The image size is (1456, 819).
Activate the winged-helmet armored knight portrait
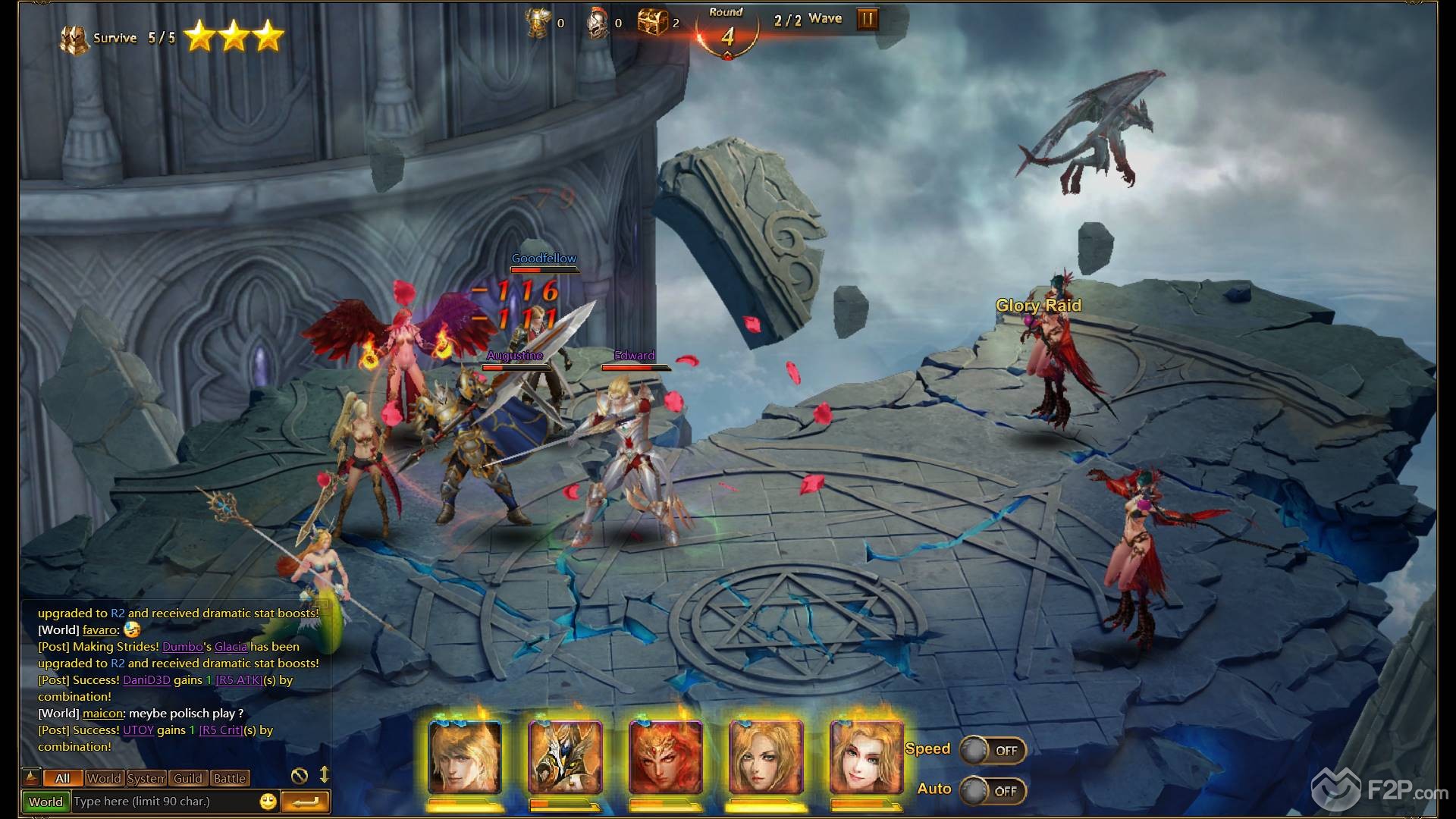point(565,757)
